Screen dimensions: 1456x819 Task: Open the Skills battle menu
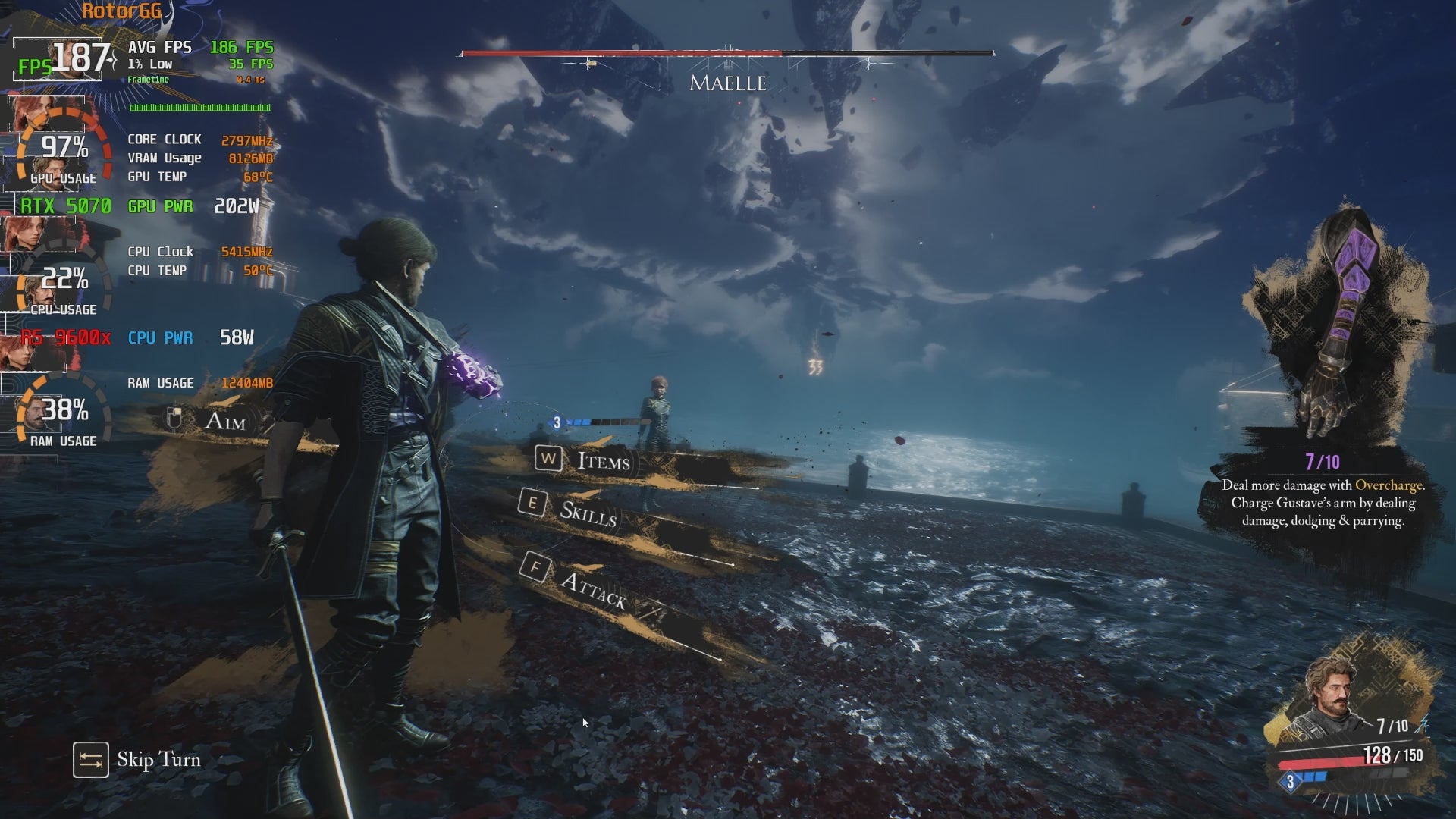tap(587, 513)
